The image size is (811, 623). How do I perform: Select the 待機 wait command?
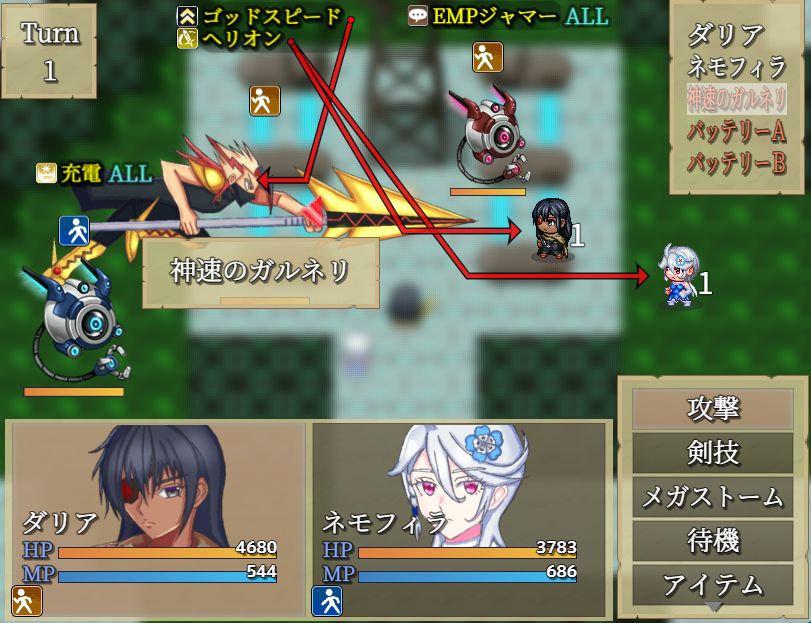713,539
